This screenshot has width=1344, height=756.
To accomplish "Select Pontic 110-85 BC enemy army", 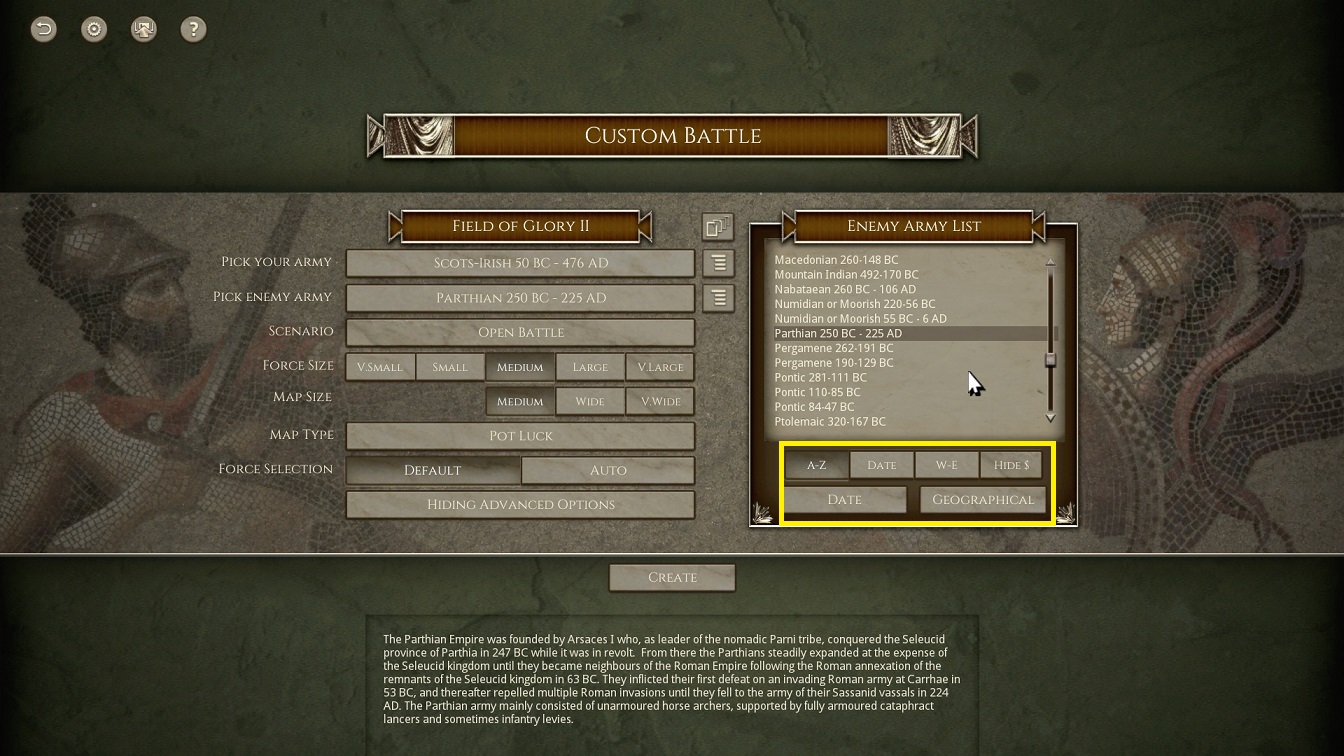I will click(x=817, y=392).
